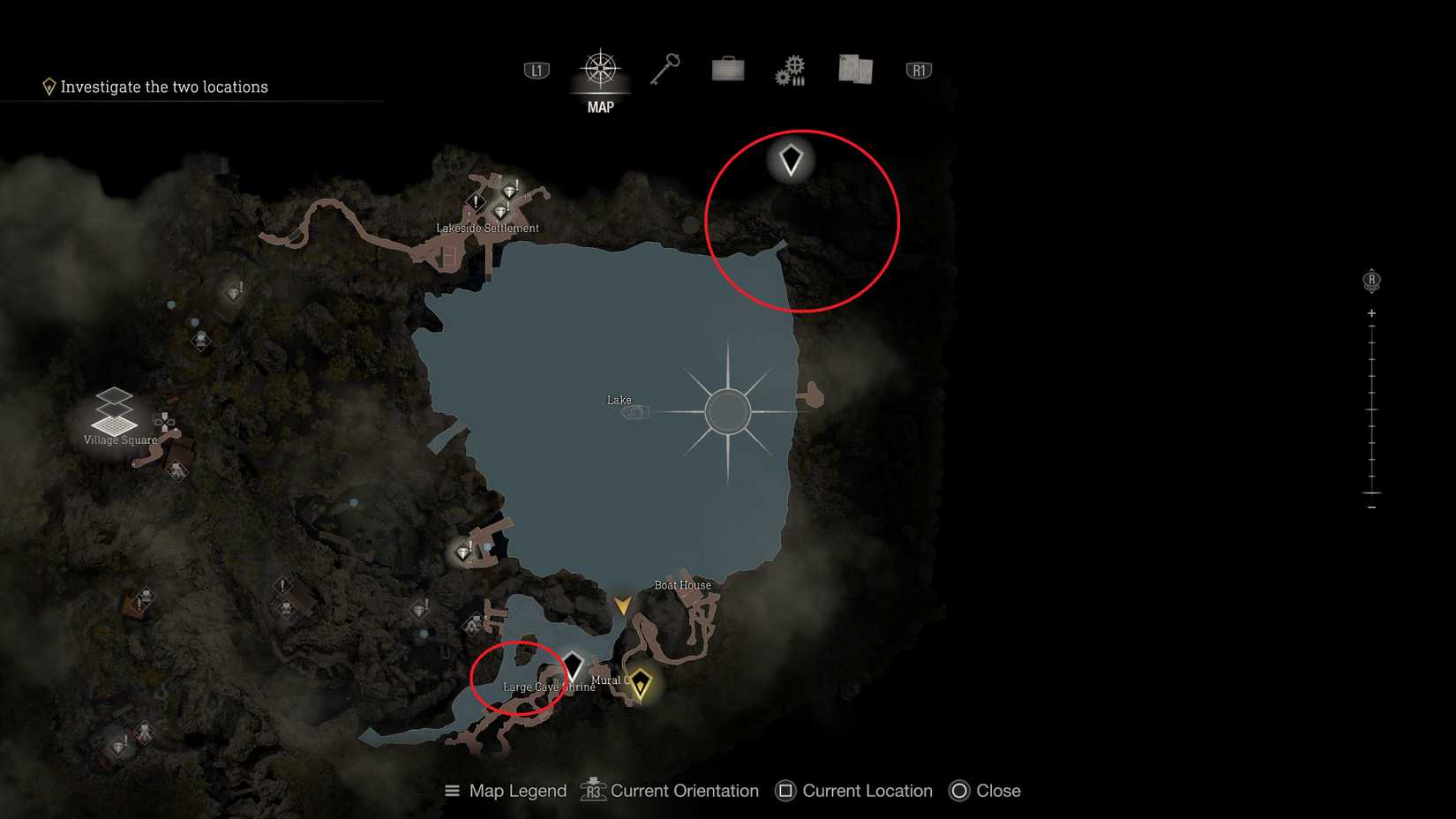This screenshot has width=1456, height=819.
Task: Adjust the zoom slider on the right
Action: [x=1371, y=406]
